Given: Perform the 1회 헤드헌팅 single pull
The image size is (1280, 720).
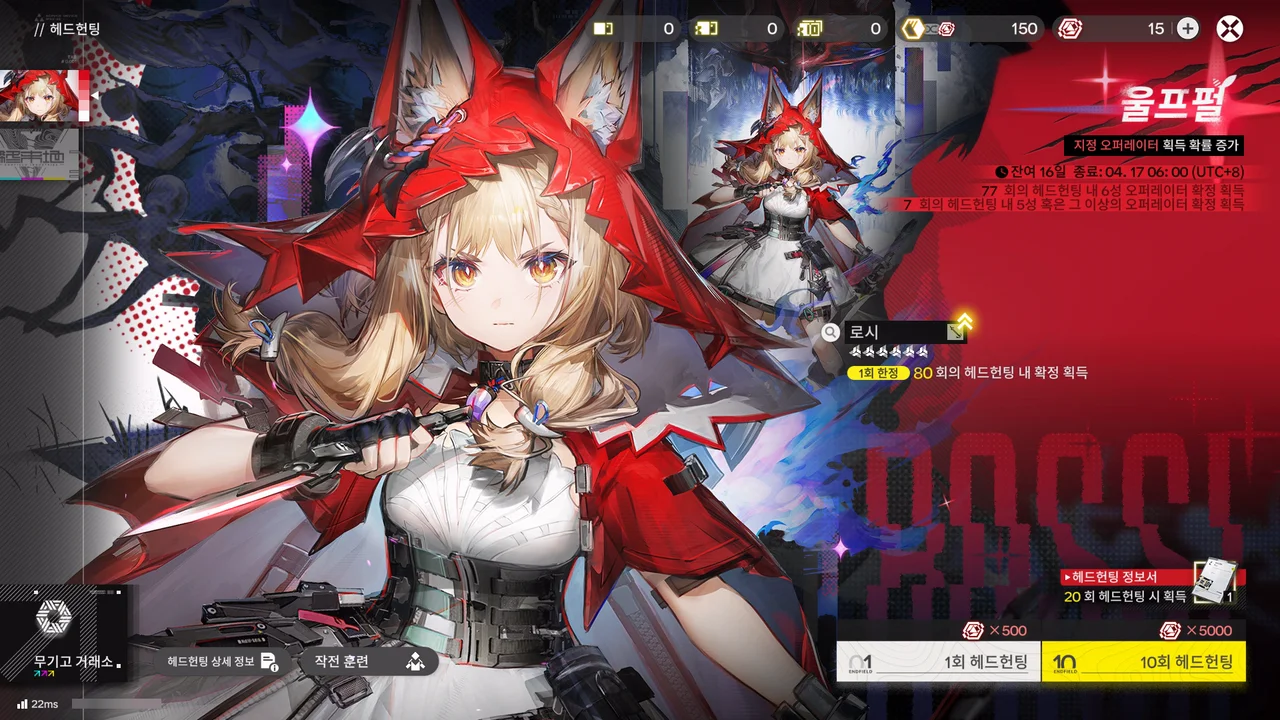Looking at the screenshot, I should click(938, 662).
